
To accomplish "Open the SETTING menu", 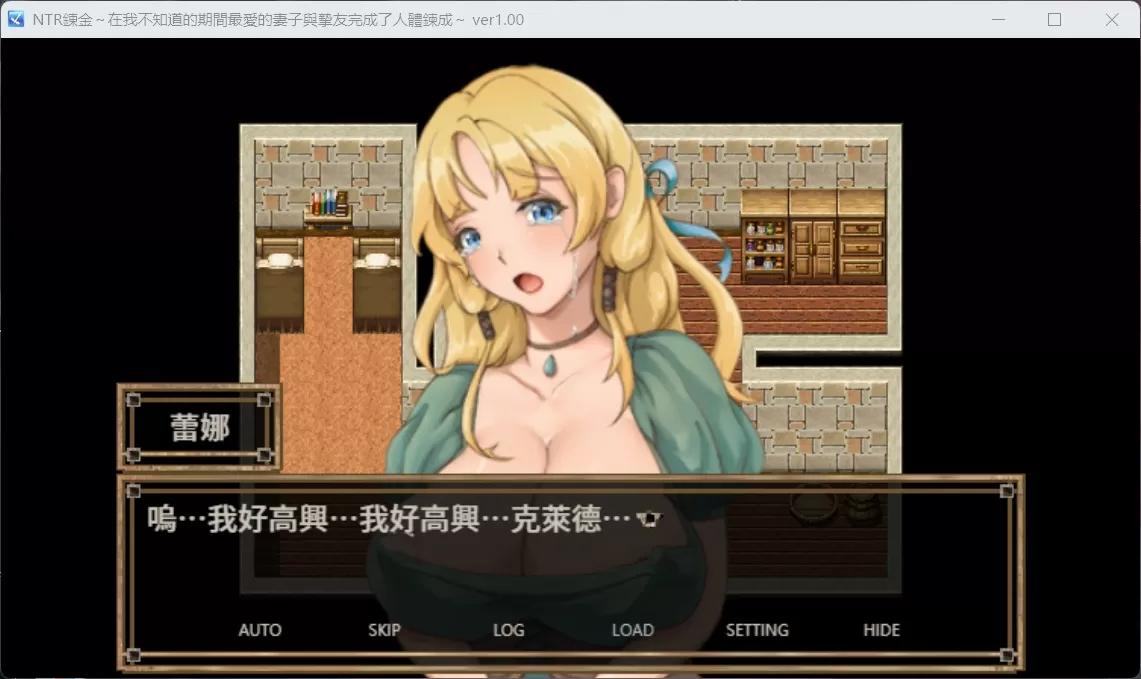I will click(757, 630).
